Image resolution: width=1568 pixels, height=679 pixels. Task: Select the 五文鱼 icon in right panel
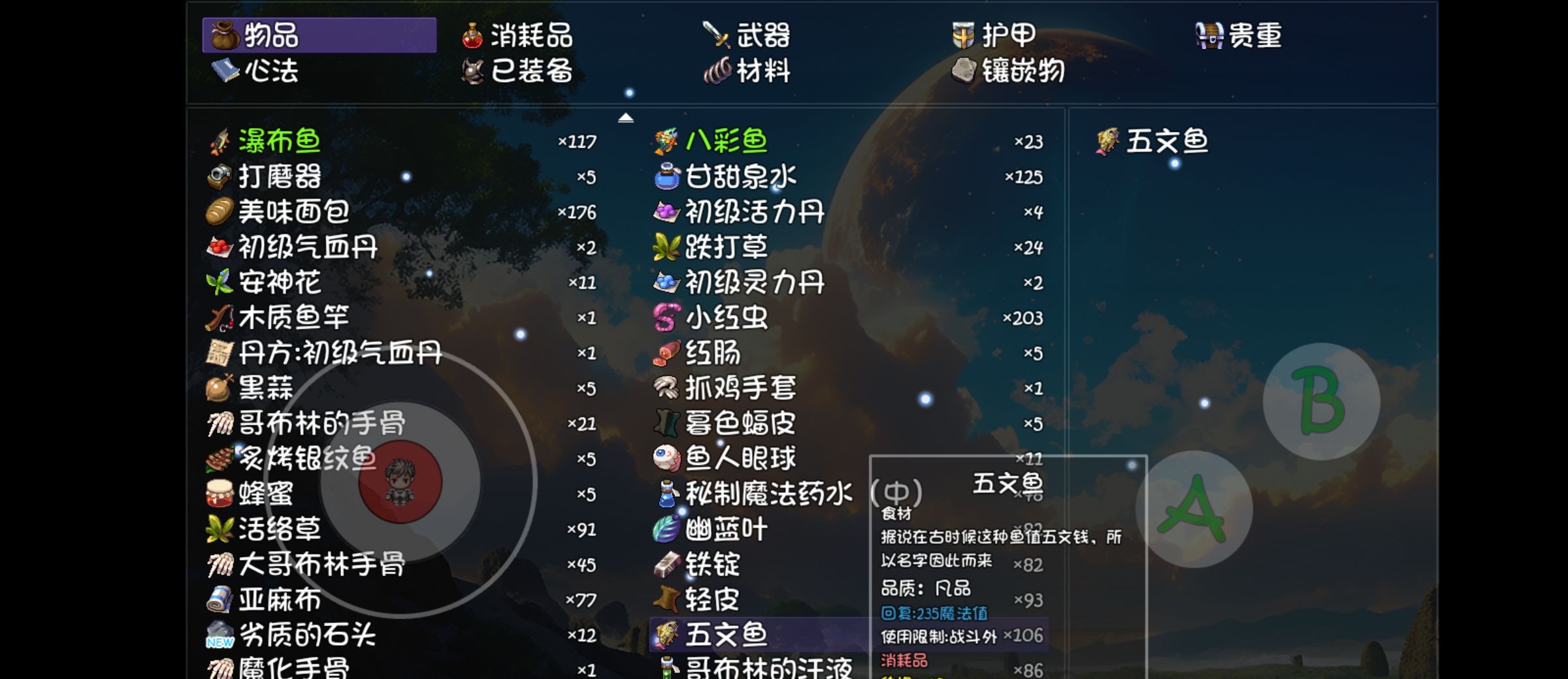pyautogui.click(x=1106, y=138)
